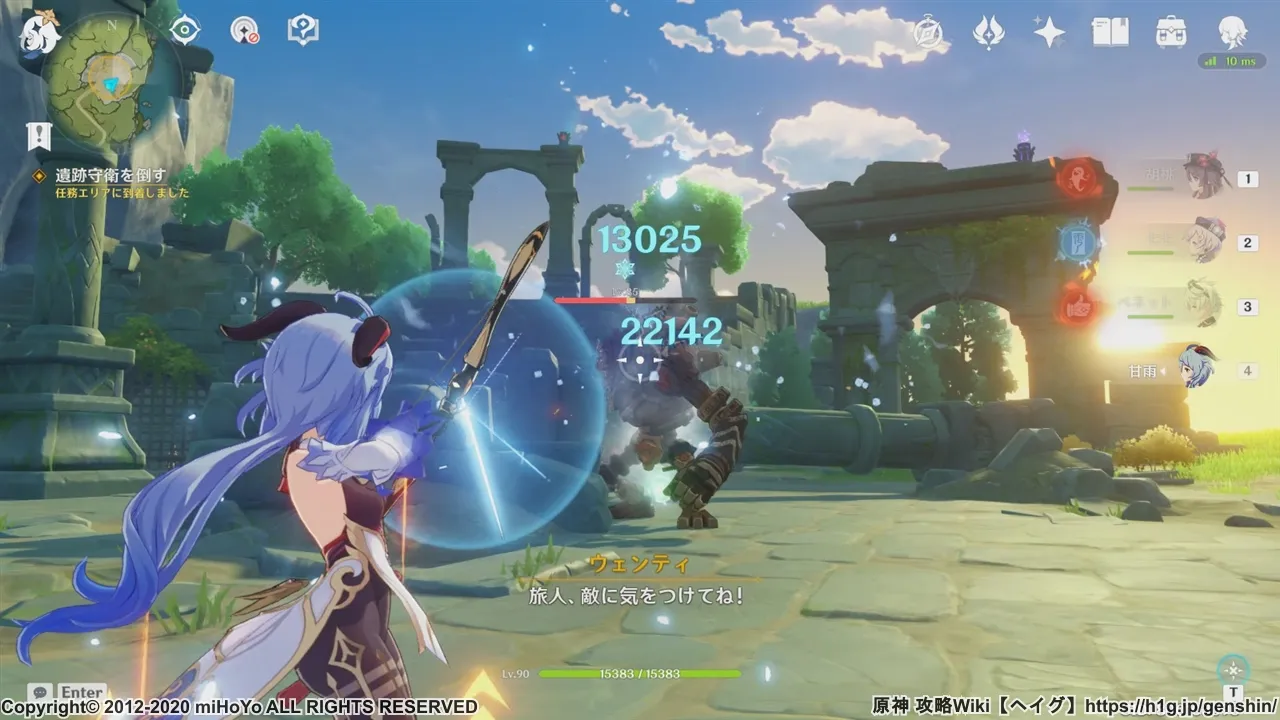Viewport: 1280px width, 720px height.
Task: Trigger Hu Tao's red ghost elemental burst
Action: pos(1078,179)
